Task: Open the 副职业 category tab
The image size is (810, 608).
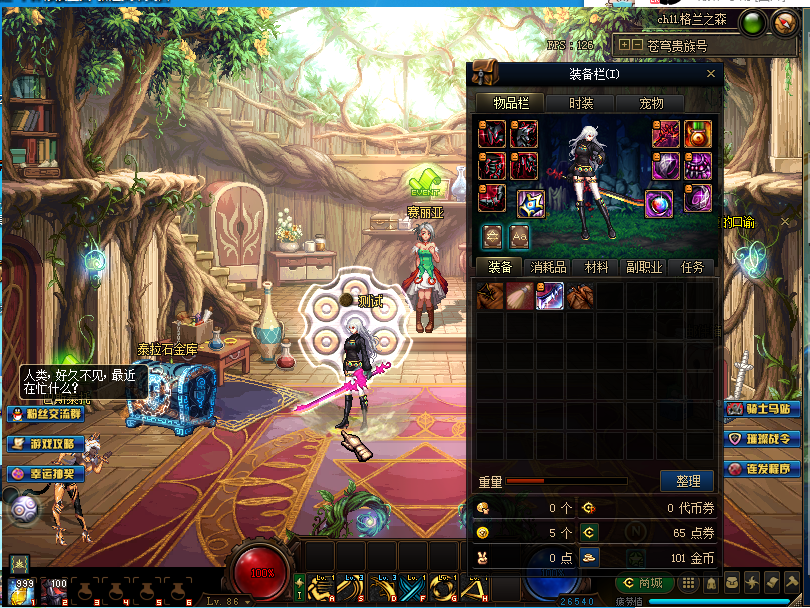Action: 645,267
